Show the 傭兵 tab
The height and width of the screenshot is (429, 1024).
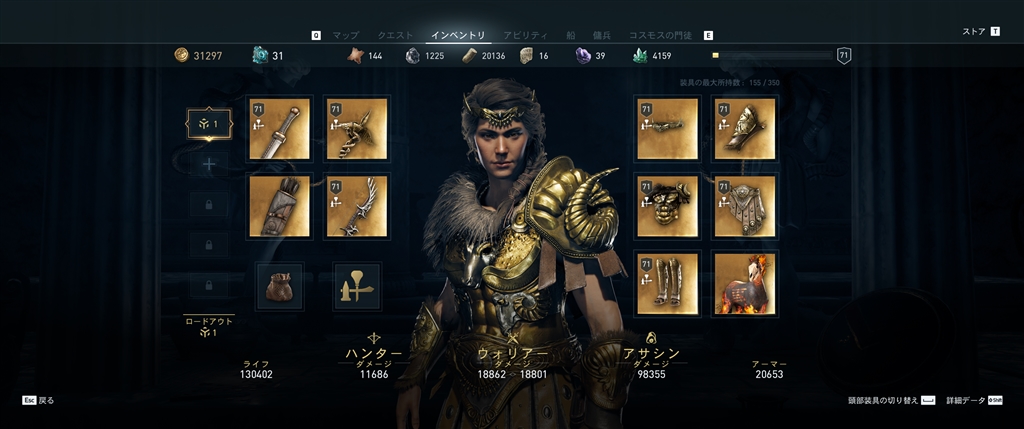(602, 35)
